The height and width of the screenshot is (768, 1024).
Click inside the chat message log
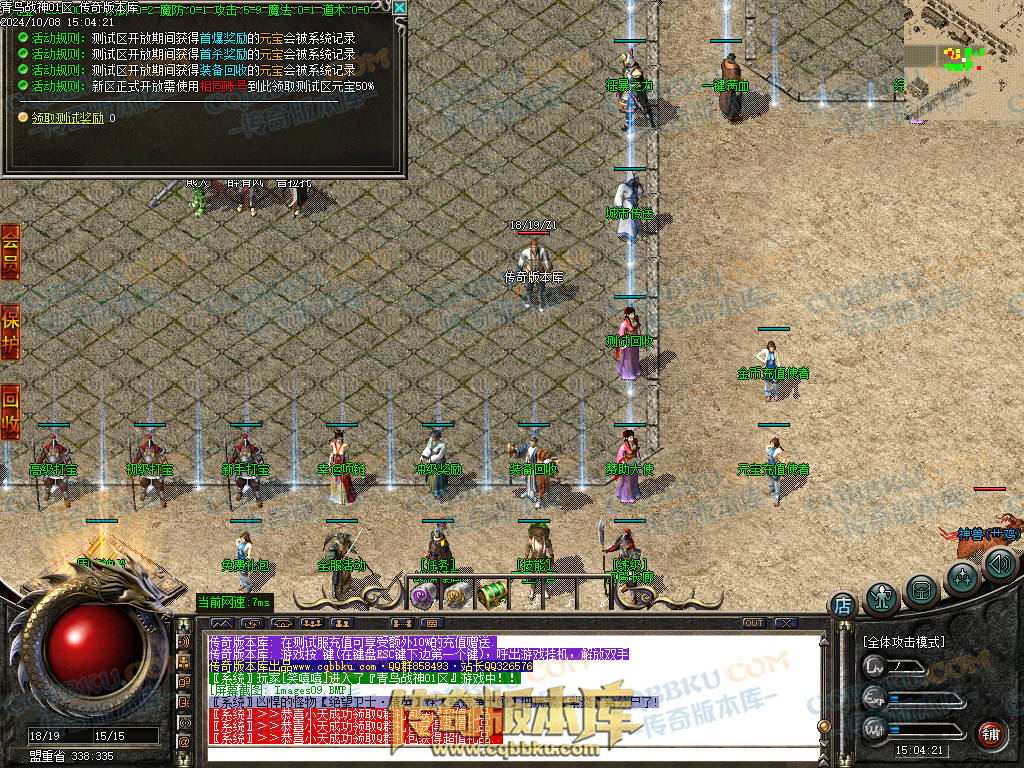pyautogui.click(x=500, y=690)
